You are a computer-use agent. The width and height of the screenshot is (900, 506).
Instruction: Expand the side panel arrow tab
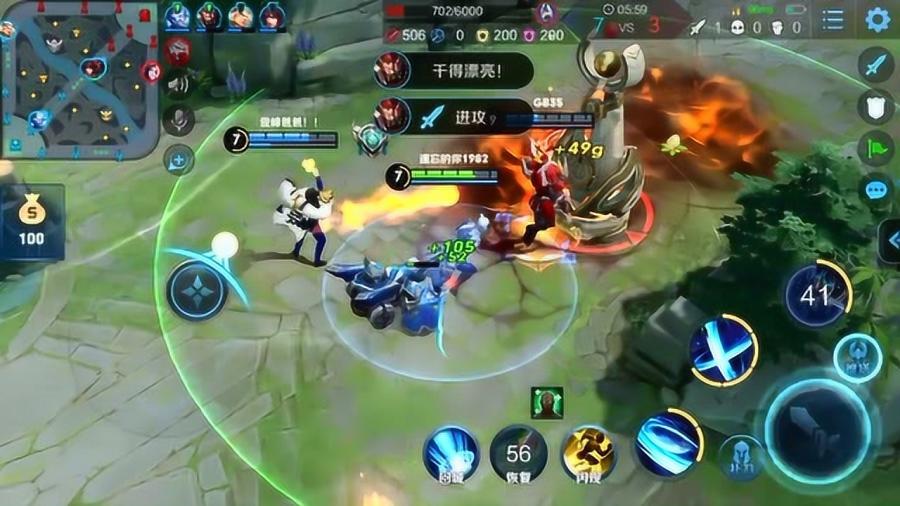click(x=889, y=240)
